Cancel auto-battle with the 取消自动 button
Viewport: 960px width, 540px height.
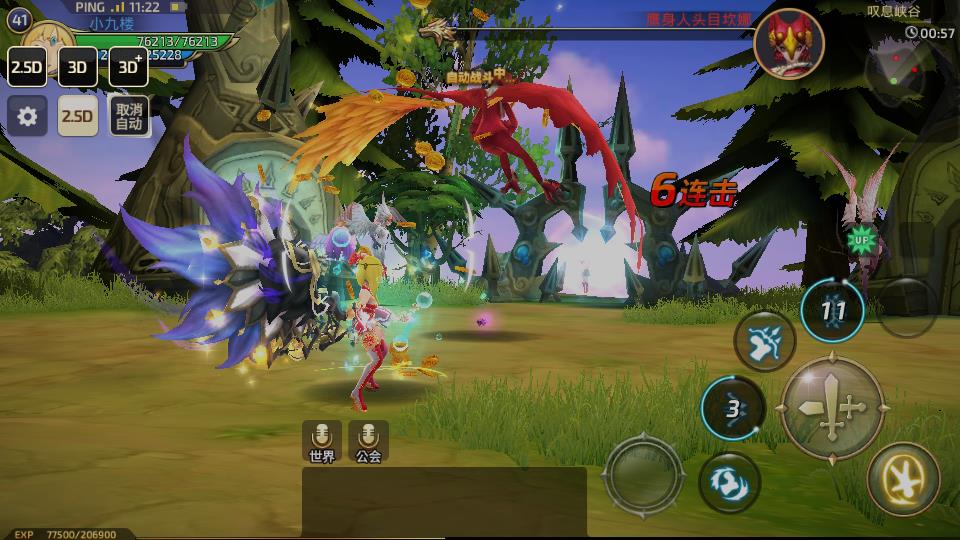[x=129, y=116]
